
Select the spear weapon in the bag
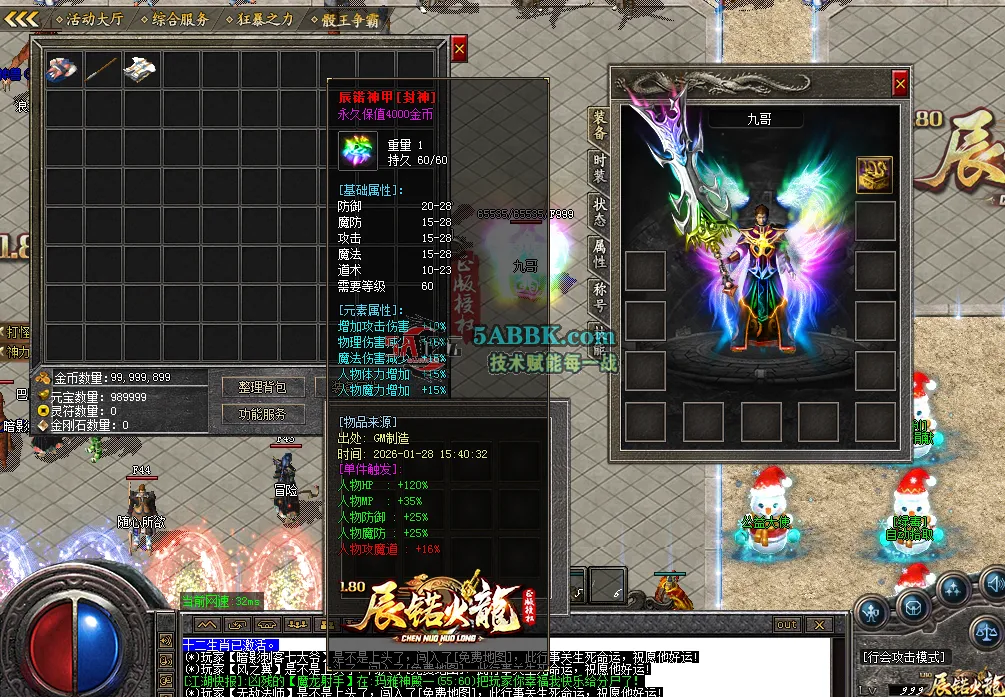click(x=102, y=69)
